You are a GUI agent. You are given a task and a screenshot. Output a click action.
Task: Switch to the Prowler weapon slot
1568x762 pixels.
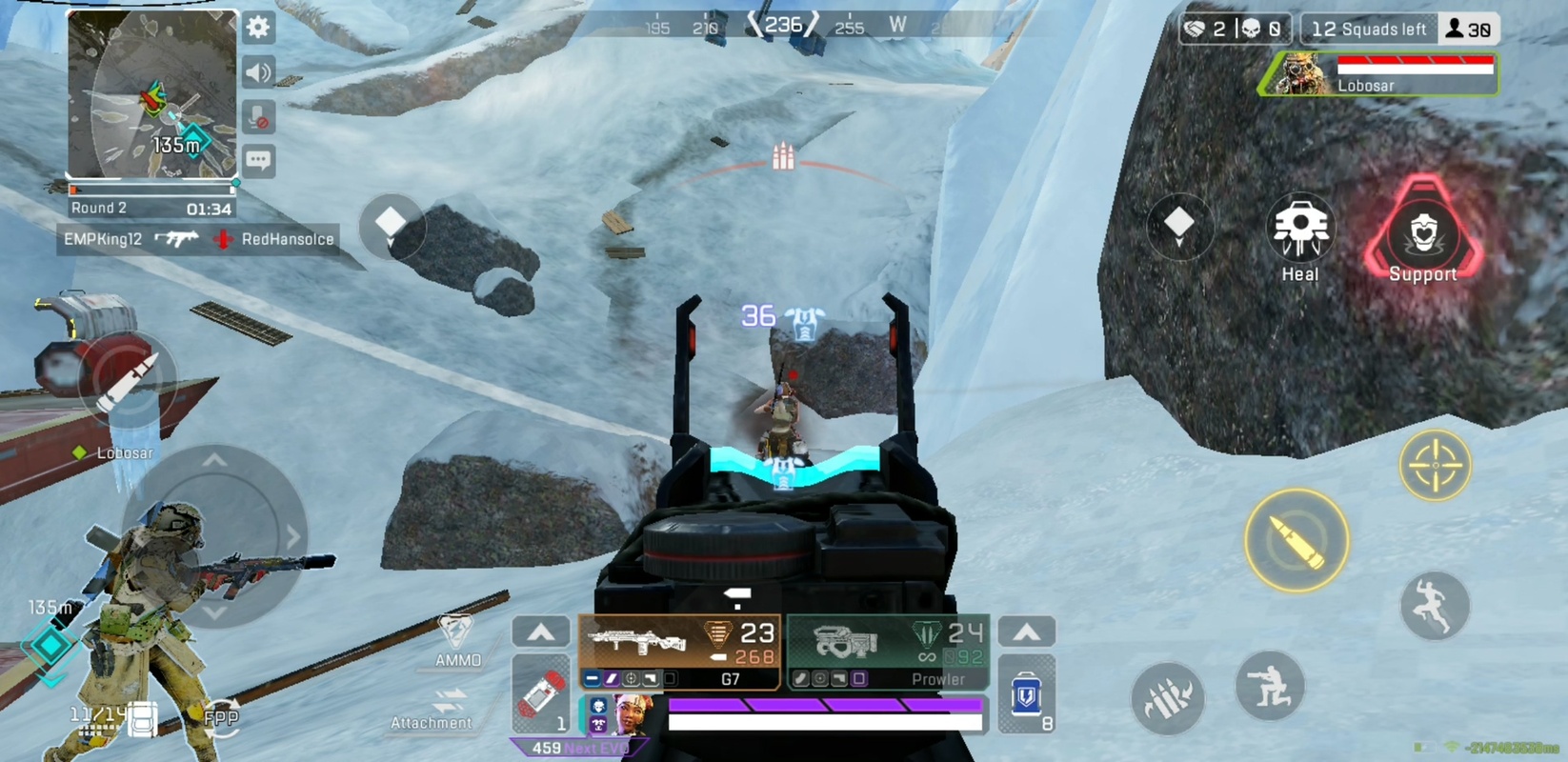(888, 652)
